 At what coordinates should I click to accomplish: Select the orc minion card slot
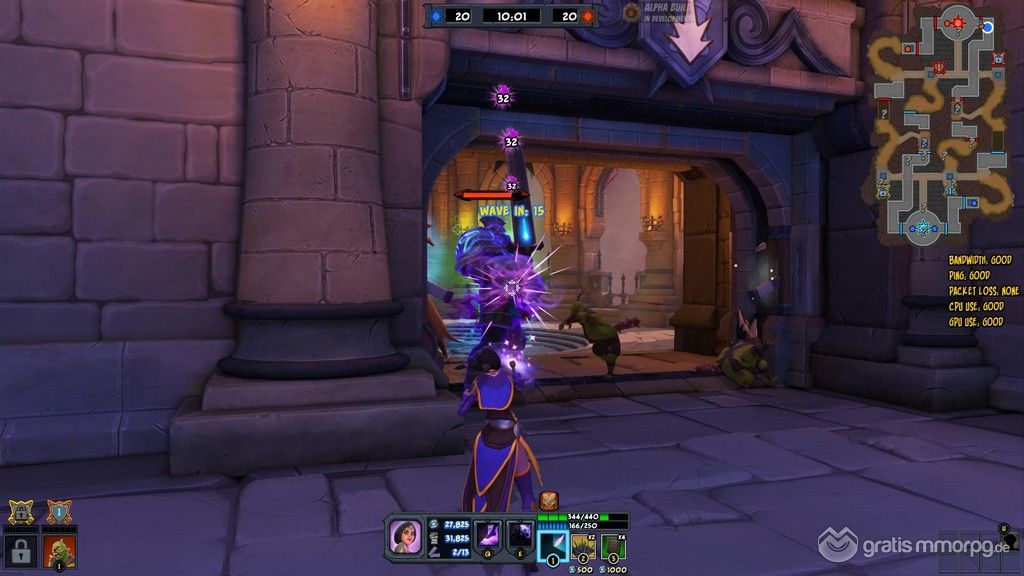pos(59,551)
